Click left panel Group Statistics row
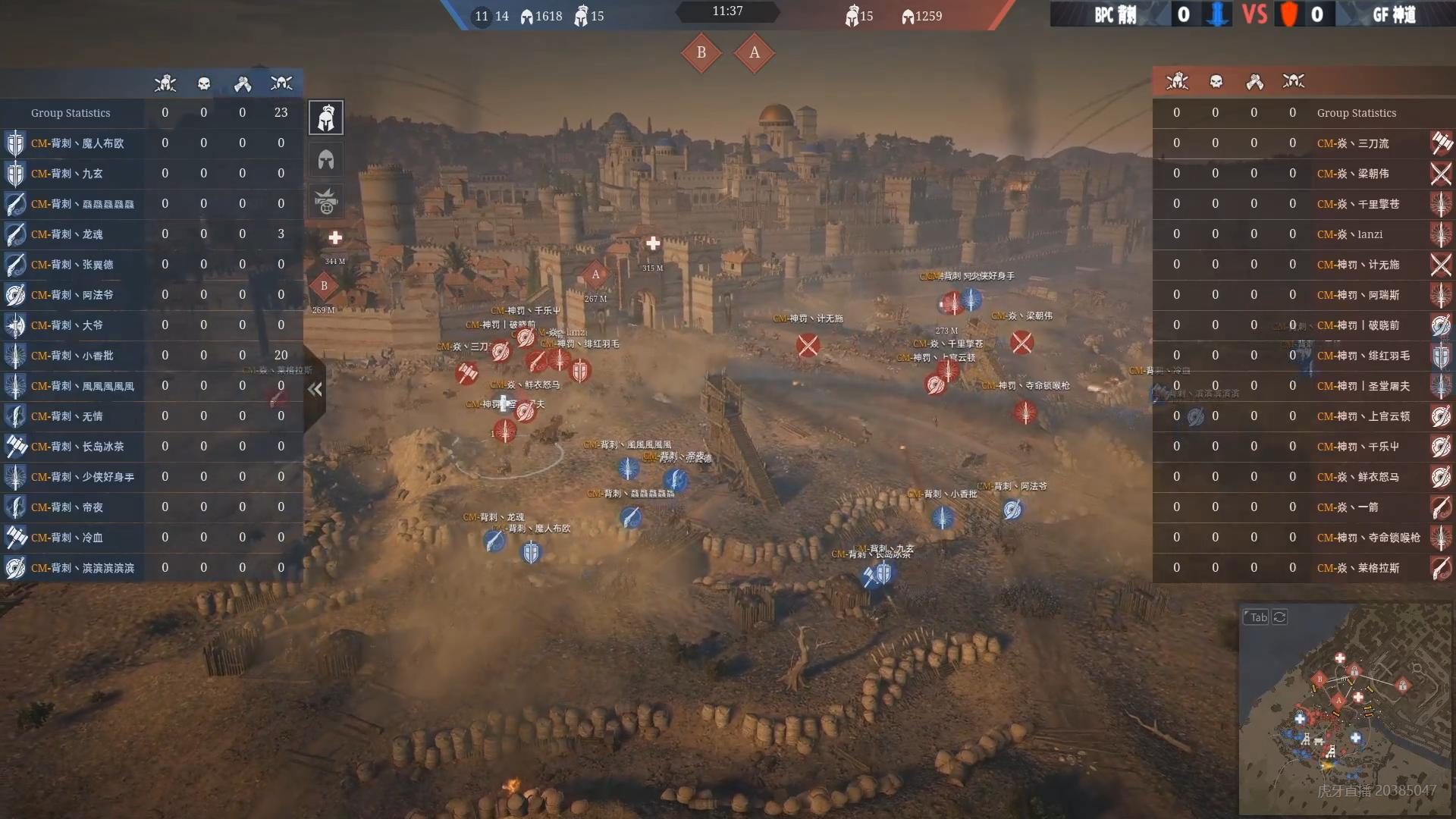The height and width of the screenshot is (819, 1456). coord(71,113)
